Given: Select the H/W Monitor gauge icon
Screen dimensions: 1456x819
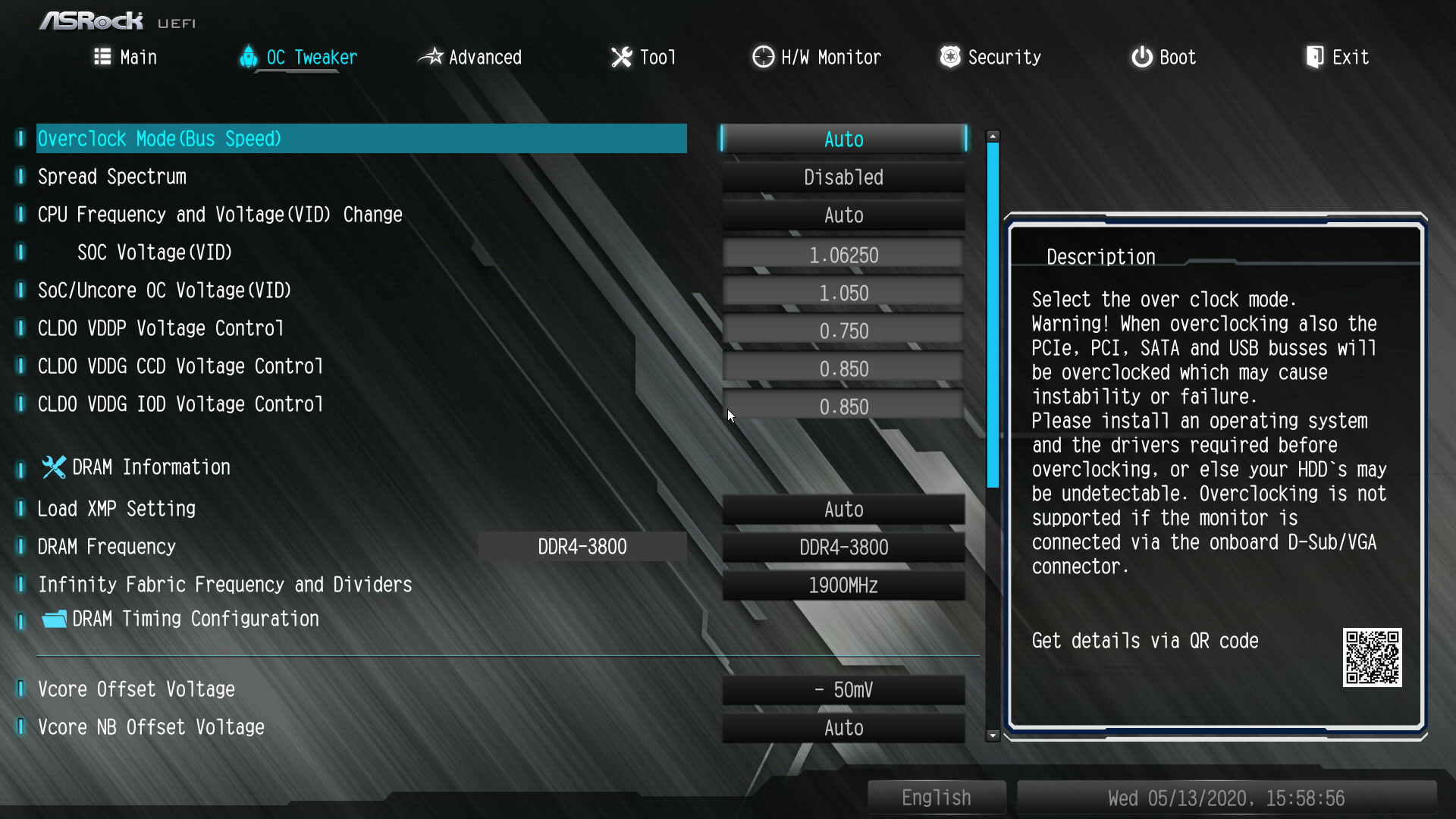Looking at the screenshot, I should (762, 56).
